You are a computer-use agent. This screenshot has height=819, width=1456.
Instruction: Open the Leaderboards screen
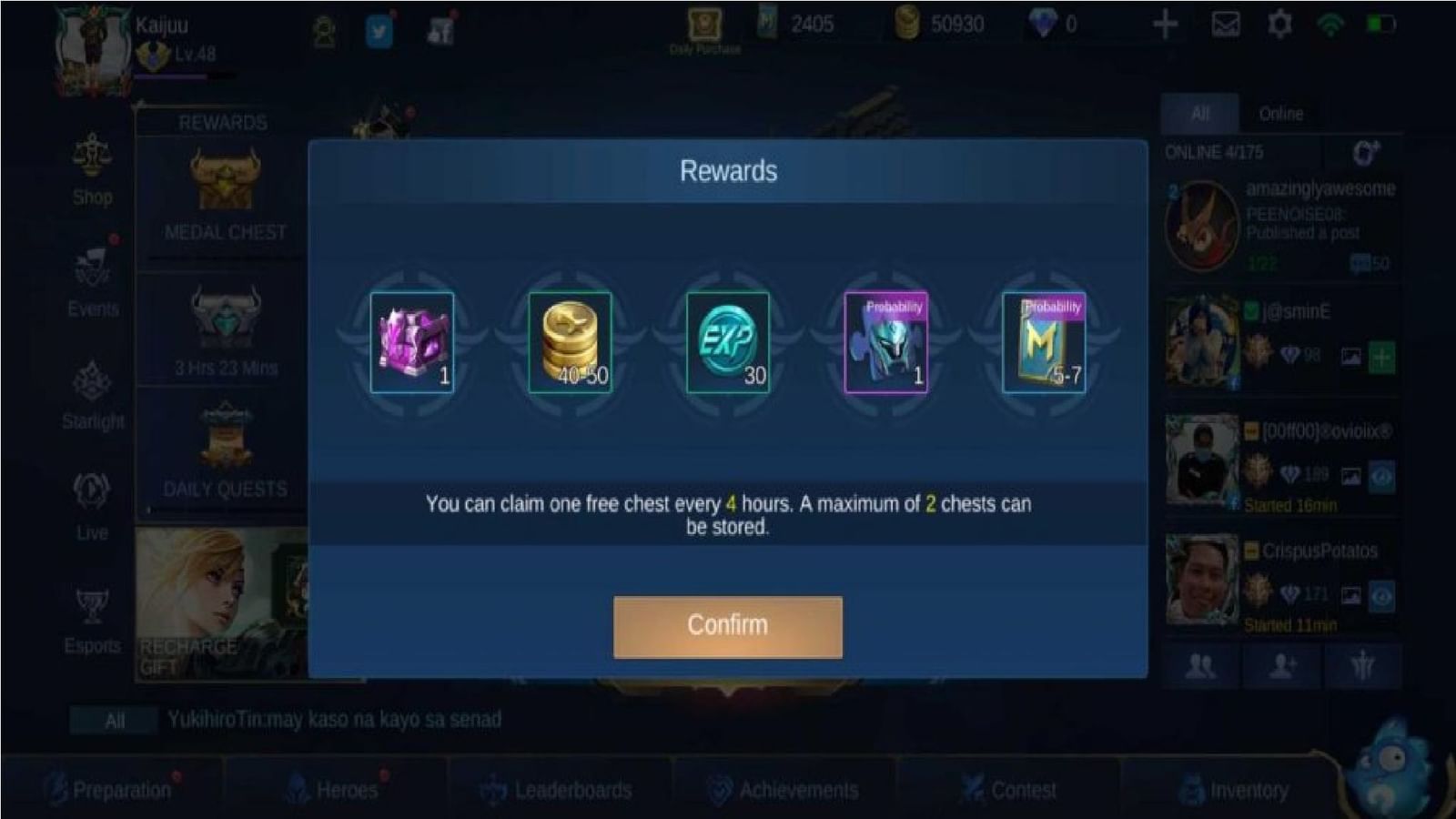pos(560,788)
